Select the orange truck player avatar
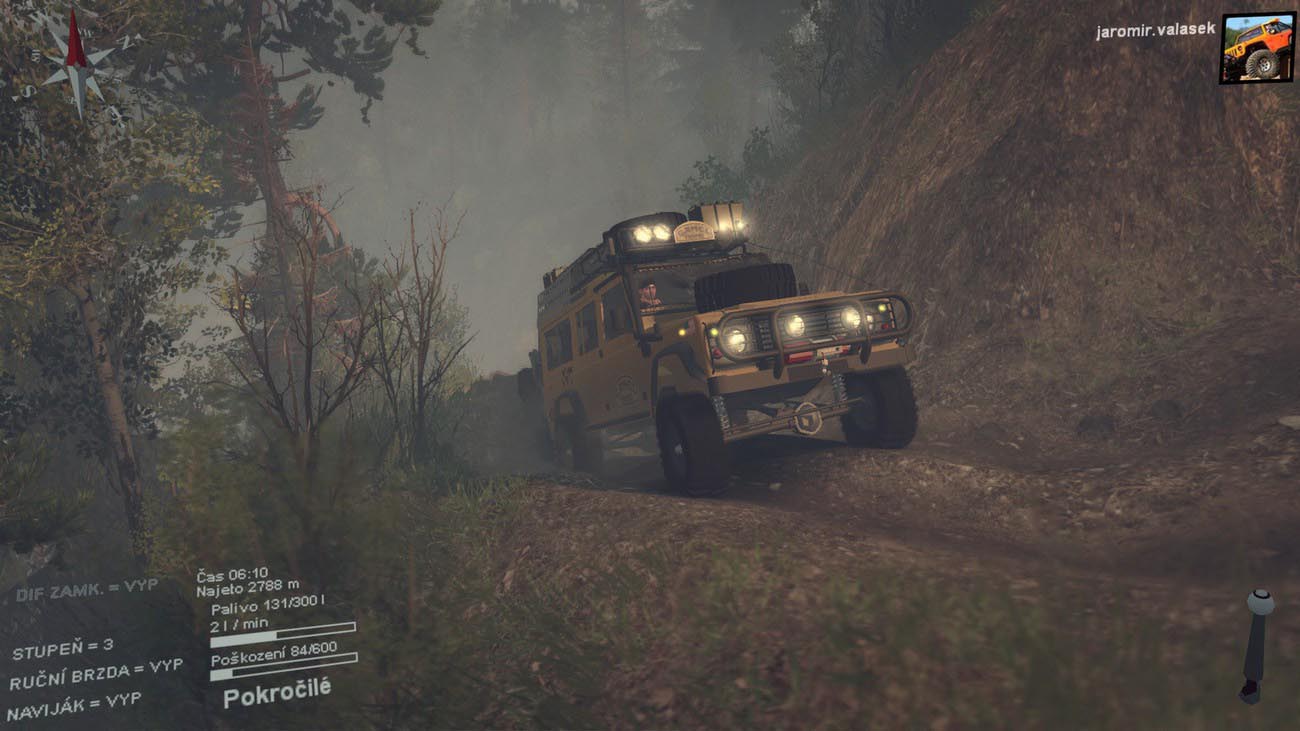 click(x=1256, y=47)
